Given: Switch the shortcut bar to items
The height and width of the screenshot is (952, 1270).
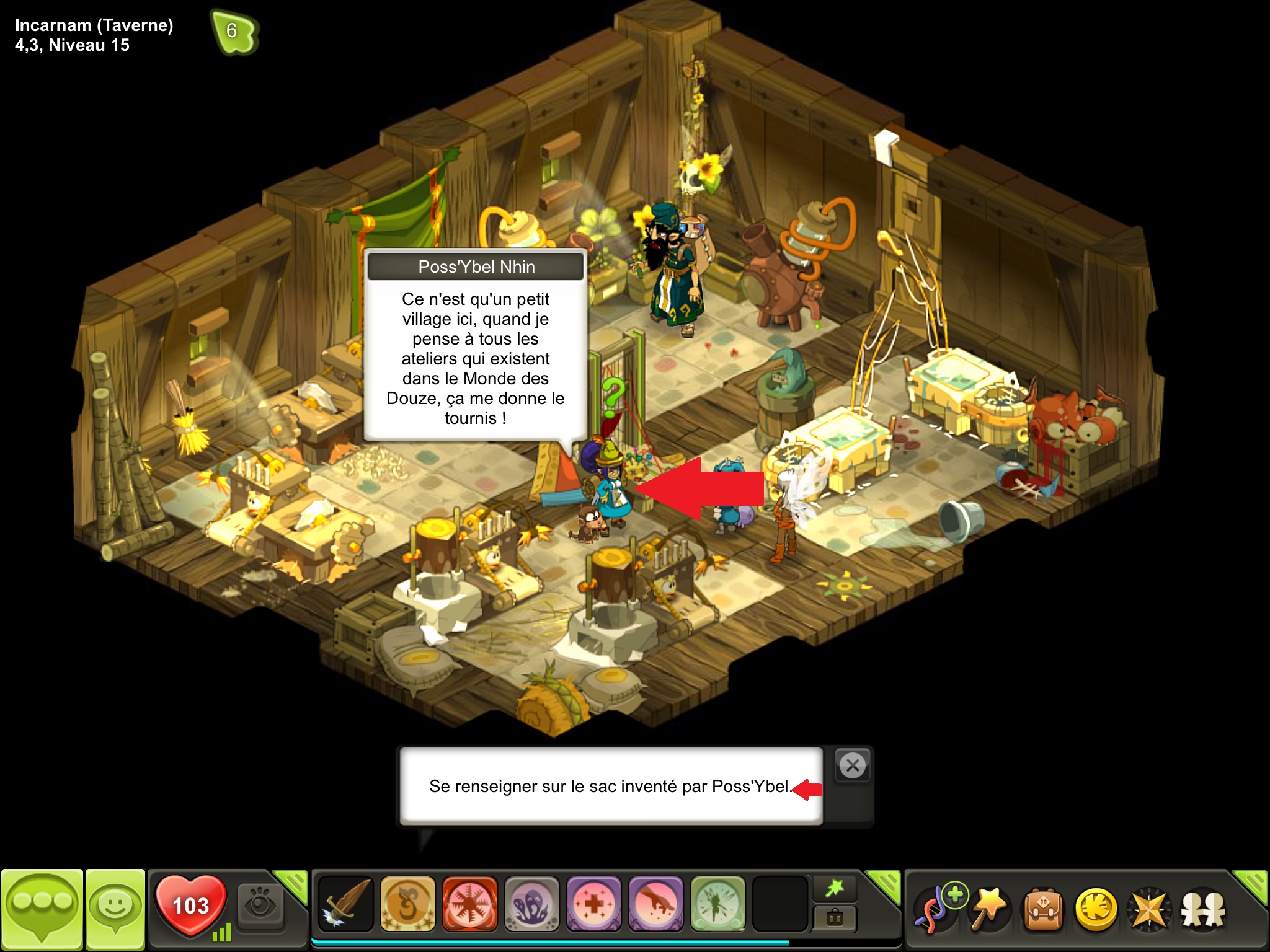Looking at the screenshot, I should [x=835, y=918].
